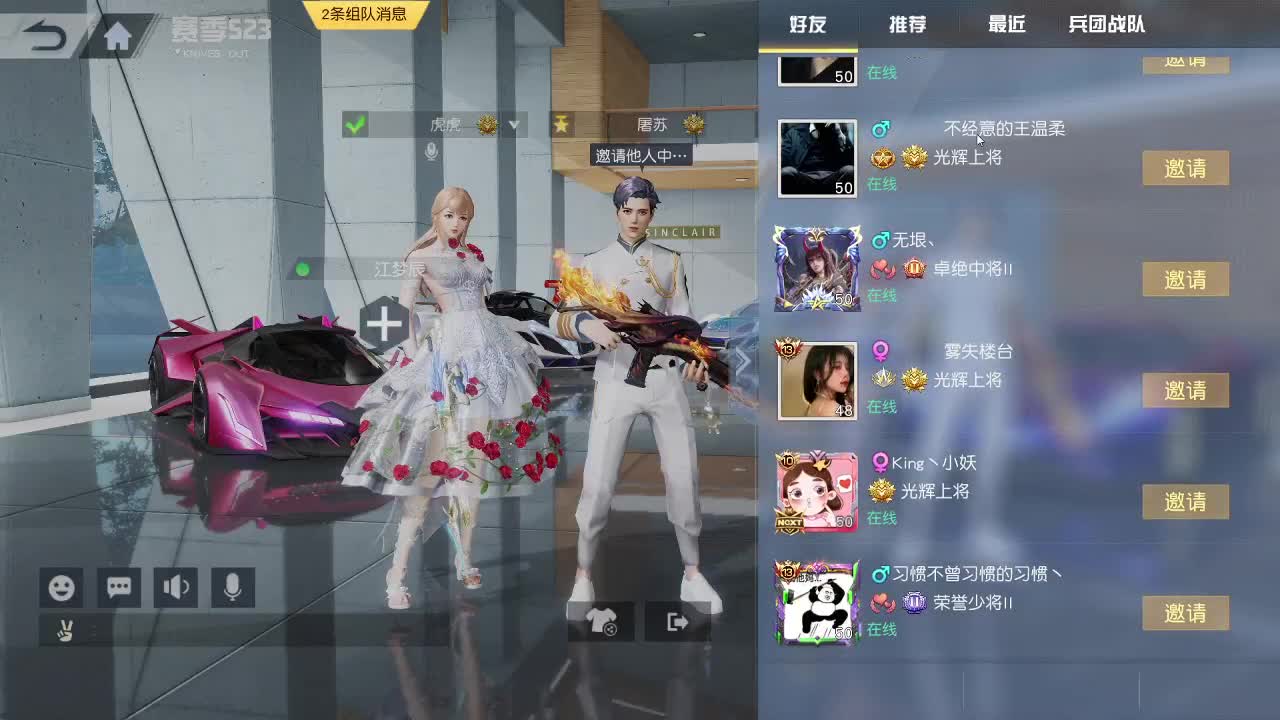
Task: Expand the hidden side panel chevron
Action: tap(742, 360)
